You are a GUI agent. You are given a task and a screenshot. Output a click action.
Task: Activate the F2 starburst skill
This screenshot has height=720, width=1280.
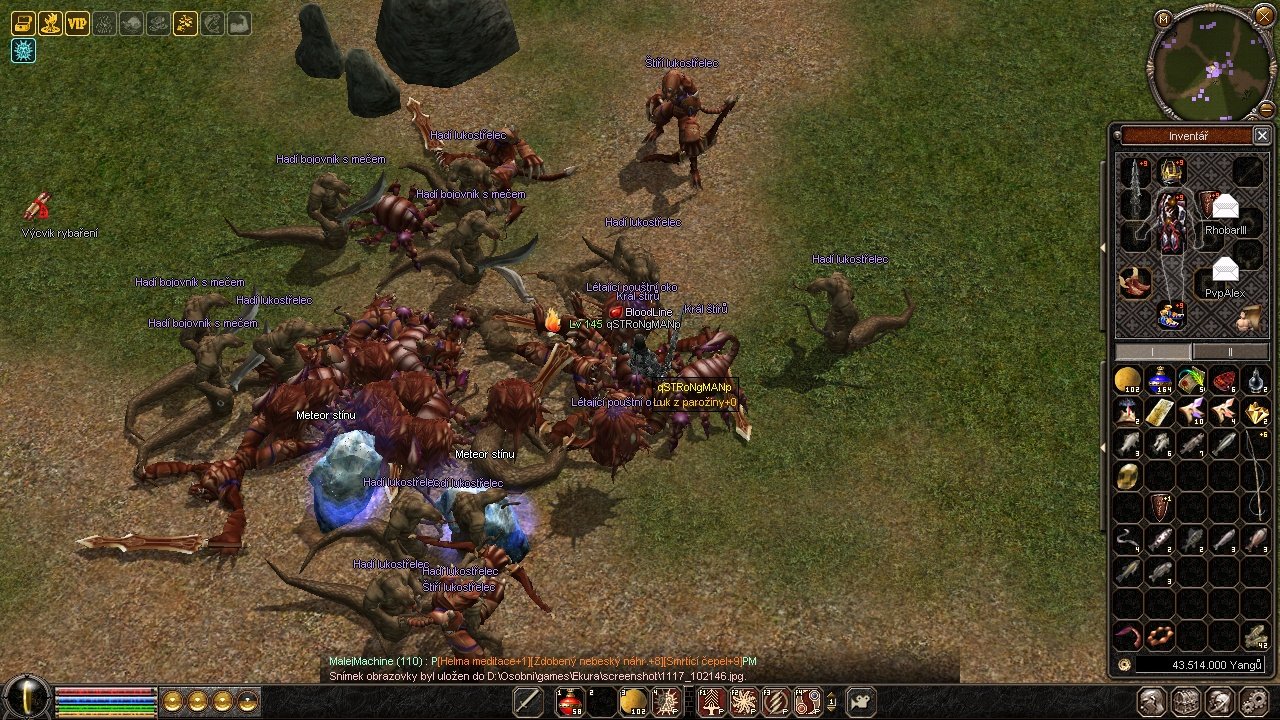point(743,702)
